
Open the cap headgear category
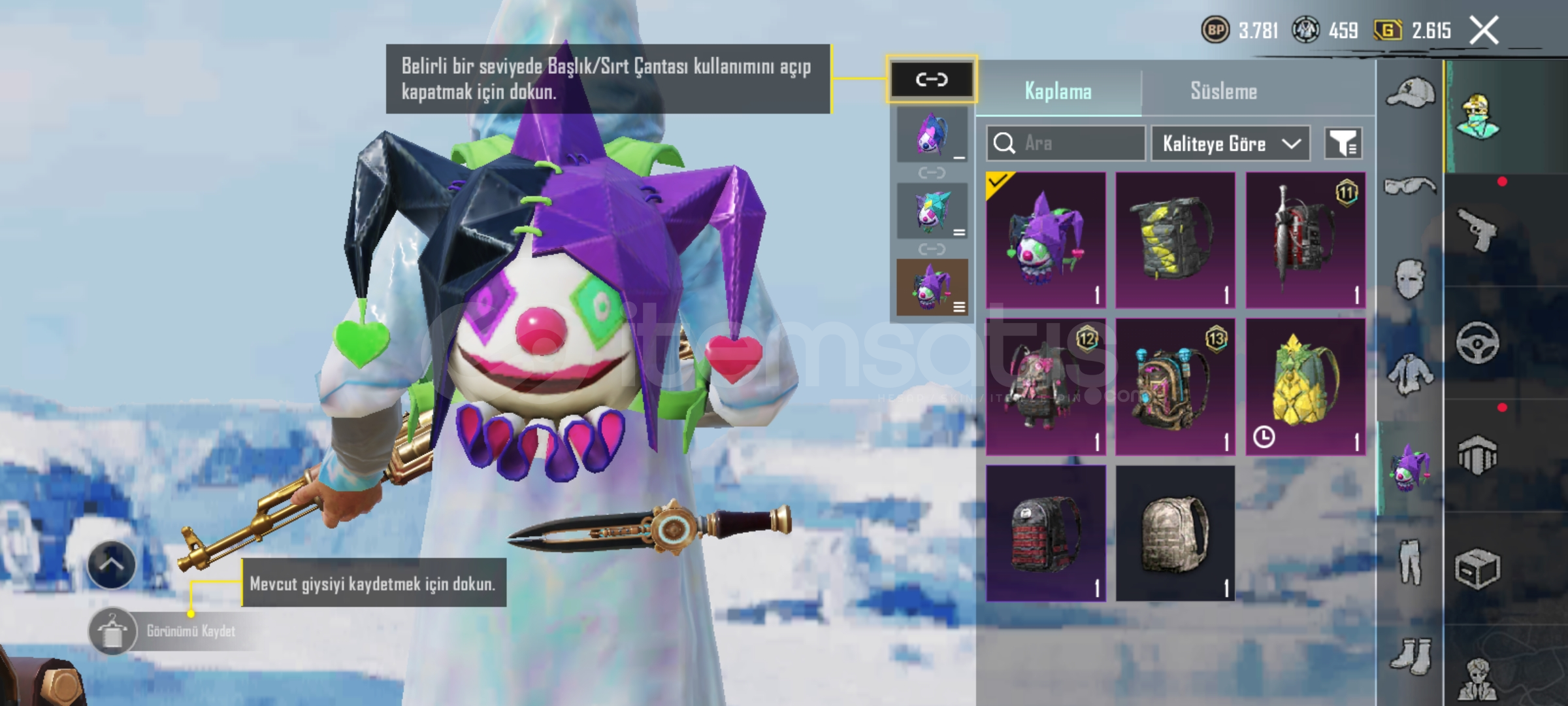(x=1410, y=92)
